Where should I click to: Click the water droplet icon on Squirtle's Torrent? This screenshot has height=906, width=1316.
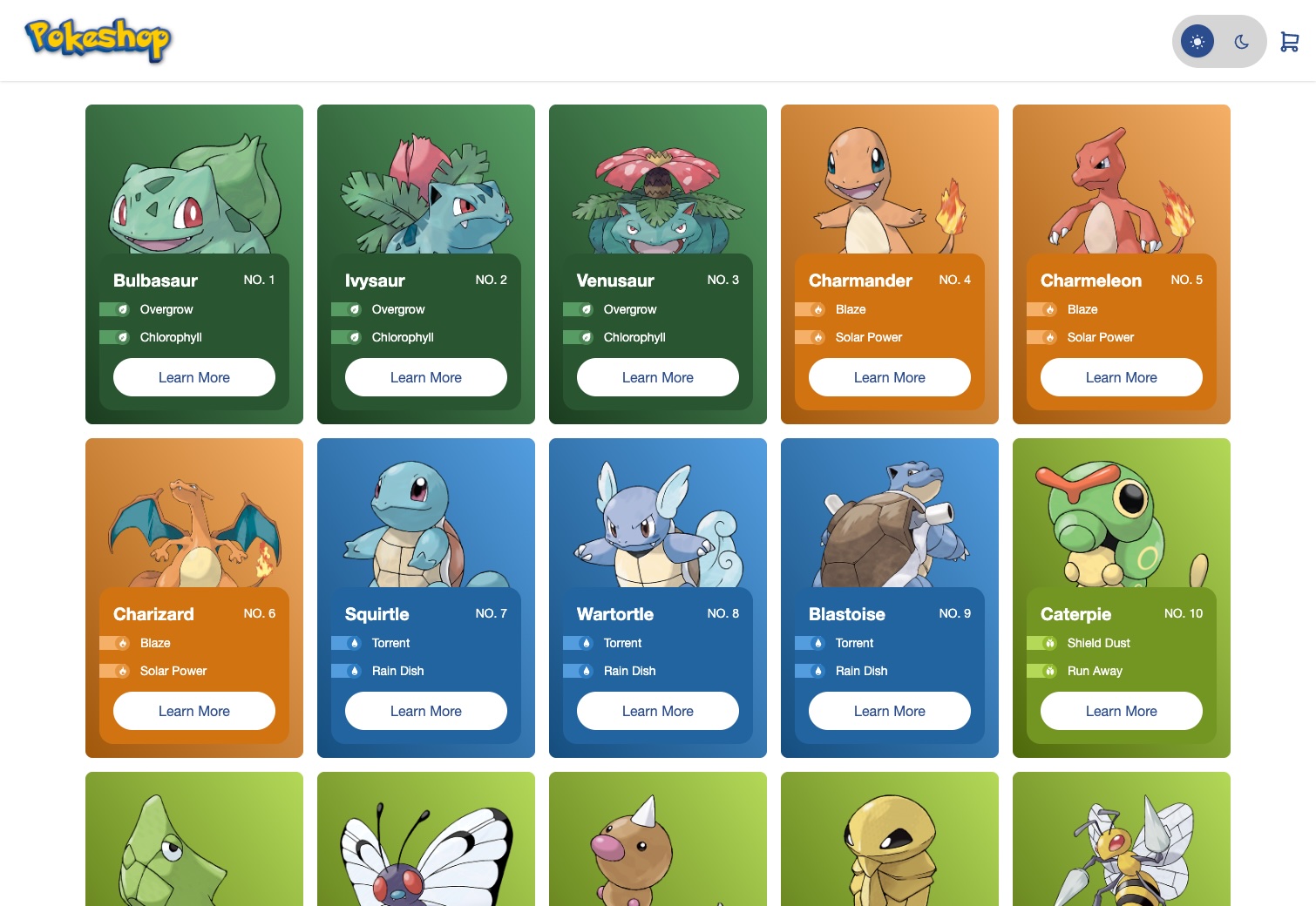tap(354, 643)
